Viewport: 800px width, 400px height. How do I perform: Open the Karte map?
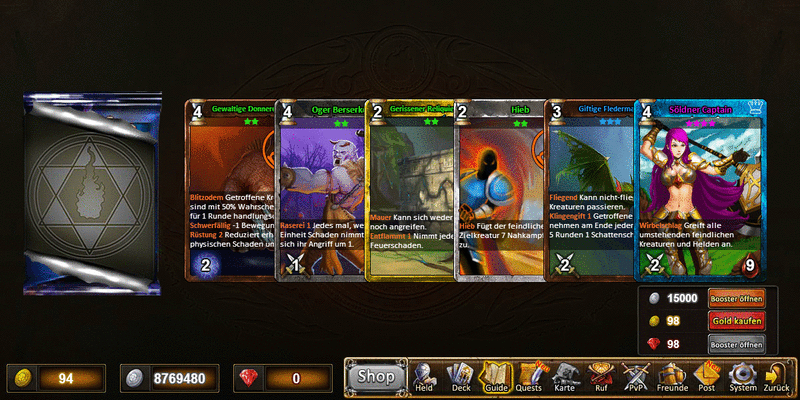click(567, 376)
